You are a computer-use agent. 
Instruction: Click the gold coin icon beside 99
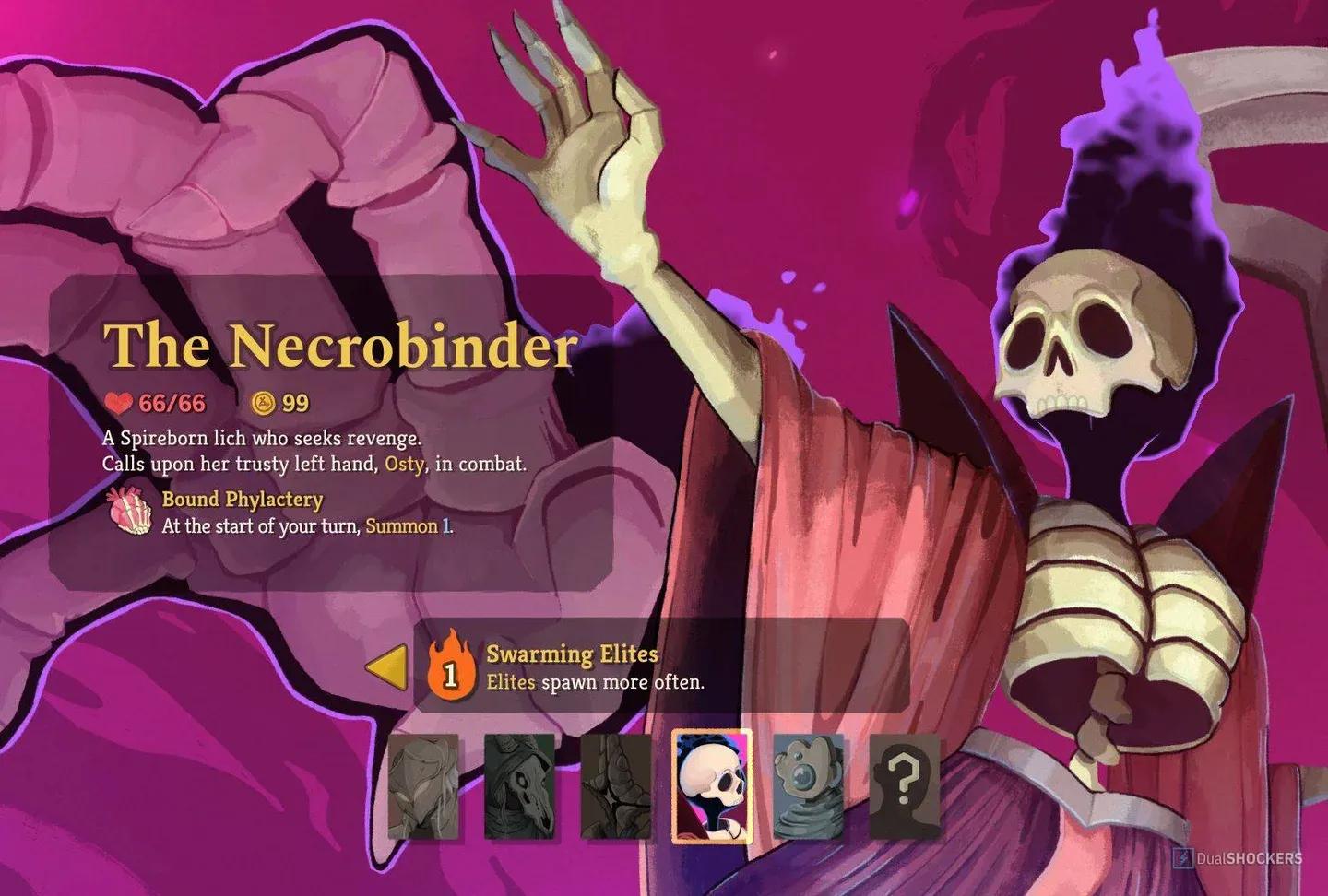pyautogui.click(x=263, y=402)
